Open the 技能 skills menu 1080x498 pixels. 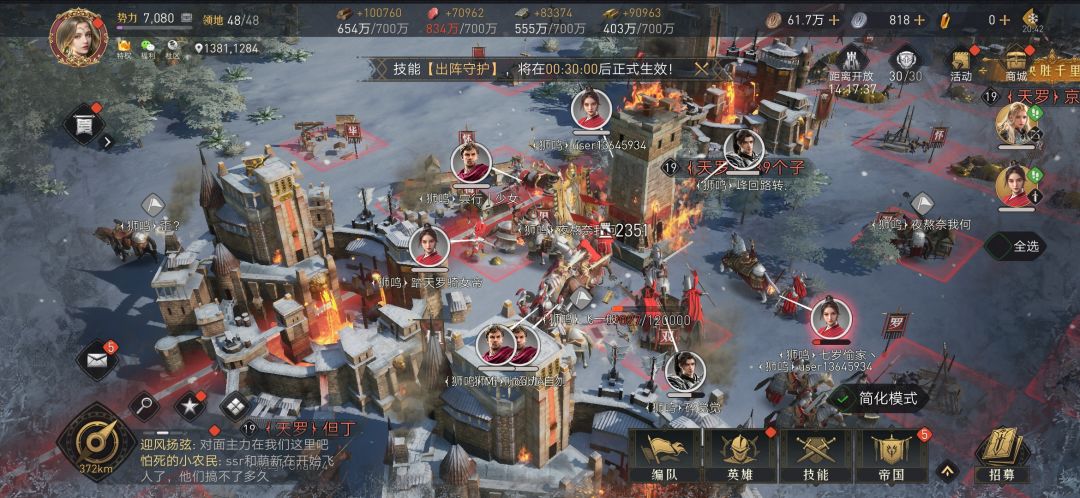[x=815, y=455]
